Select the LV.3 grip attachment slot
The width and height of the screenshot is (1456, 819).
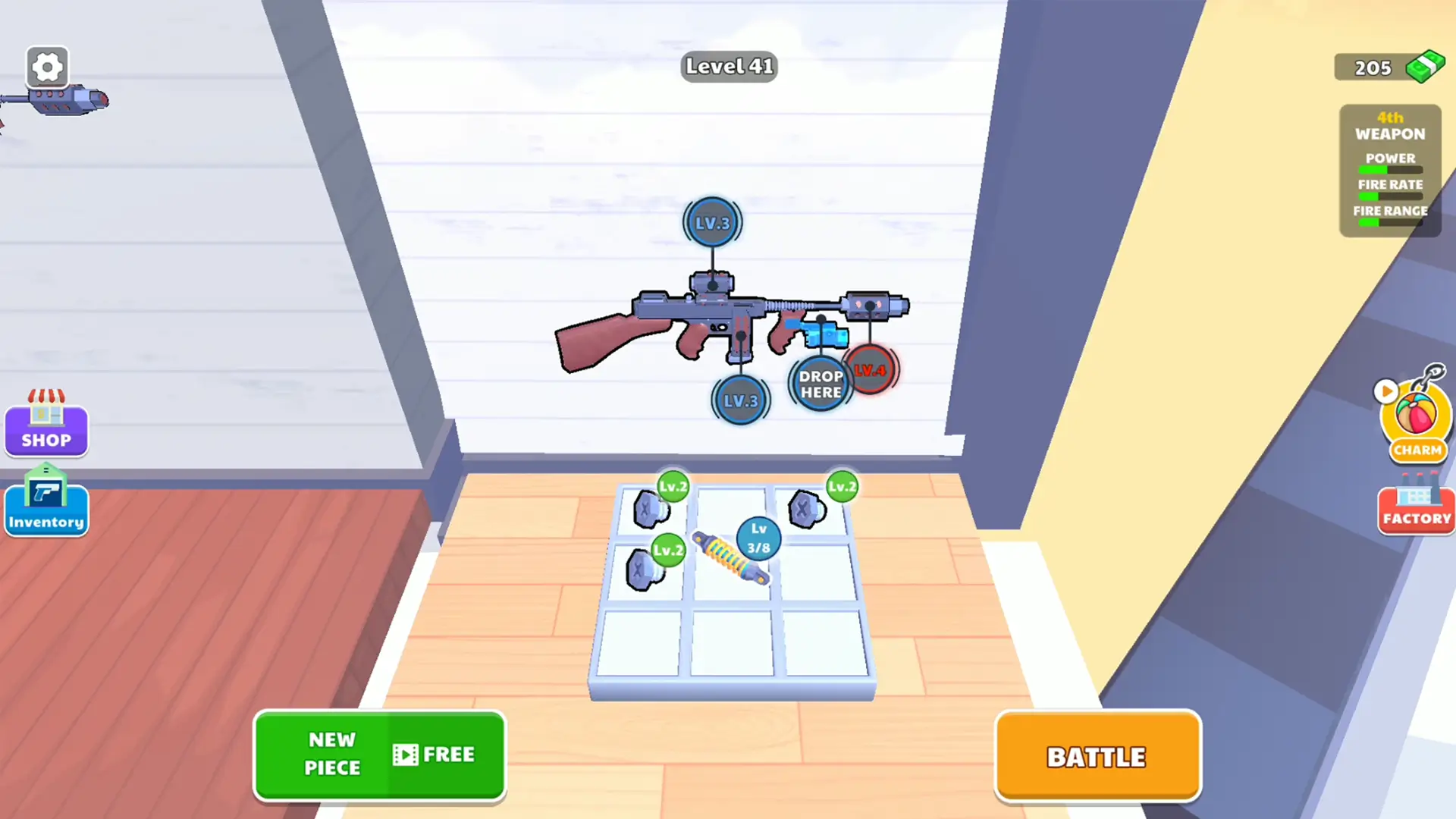741,400
